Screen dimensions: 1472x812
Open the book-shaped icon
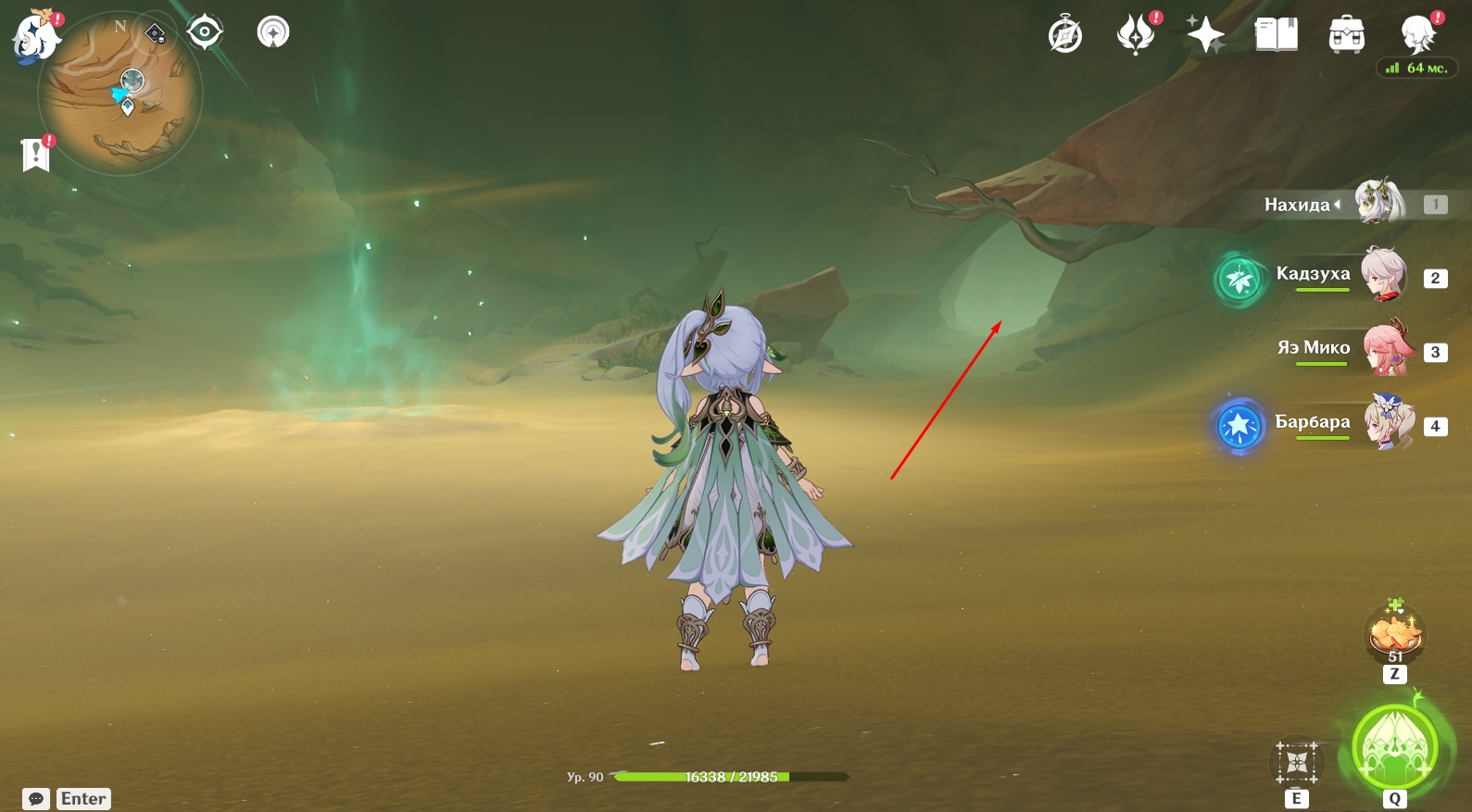pos(1276,35)
